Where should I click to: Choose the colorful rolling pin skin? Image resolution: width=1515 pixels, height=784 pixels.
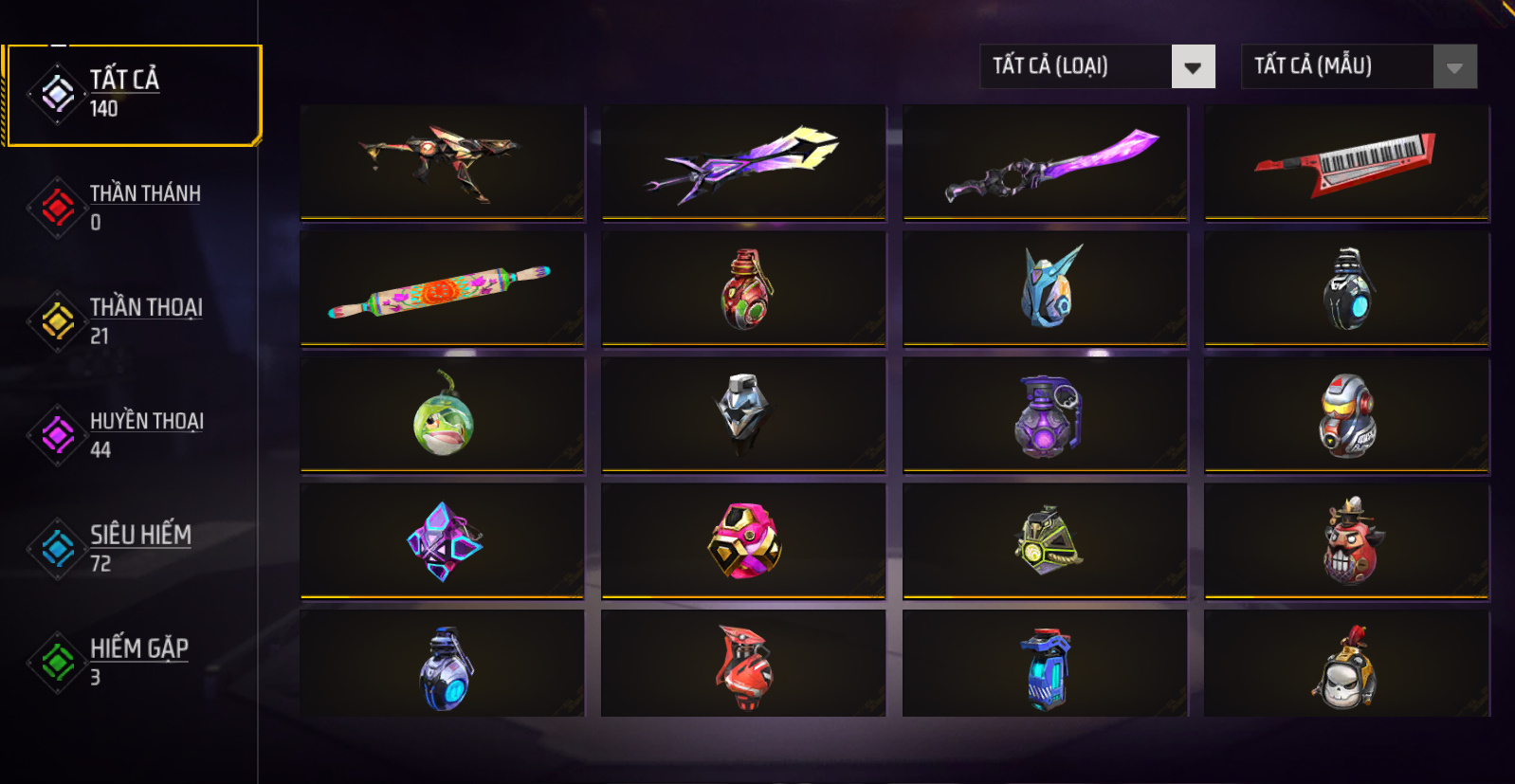tap(442, 289)
